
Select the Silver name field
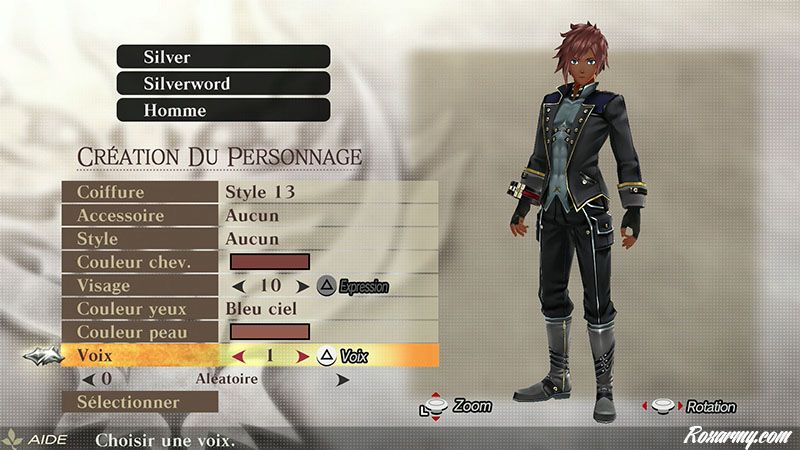[x=223, y=57]
